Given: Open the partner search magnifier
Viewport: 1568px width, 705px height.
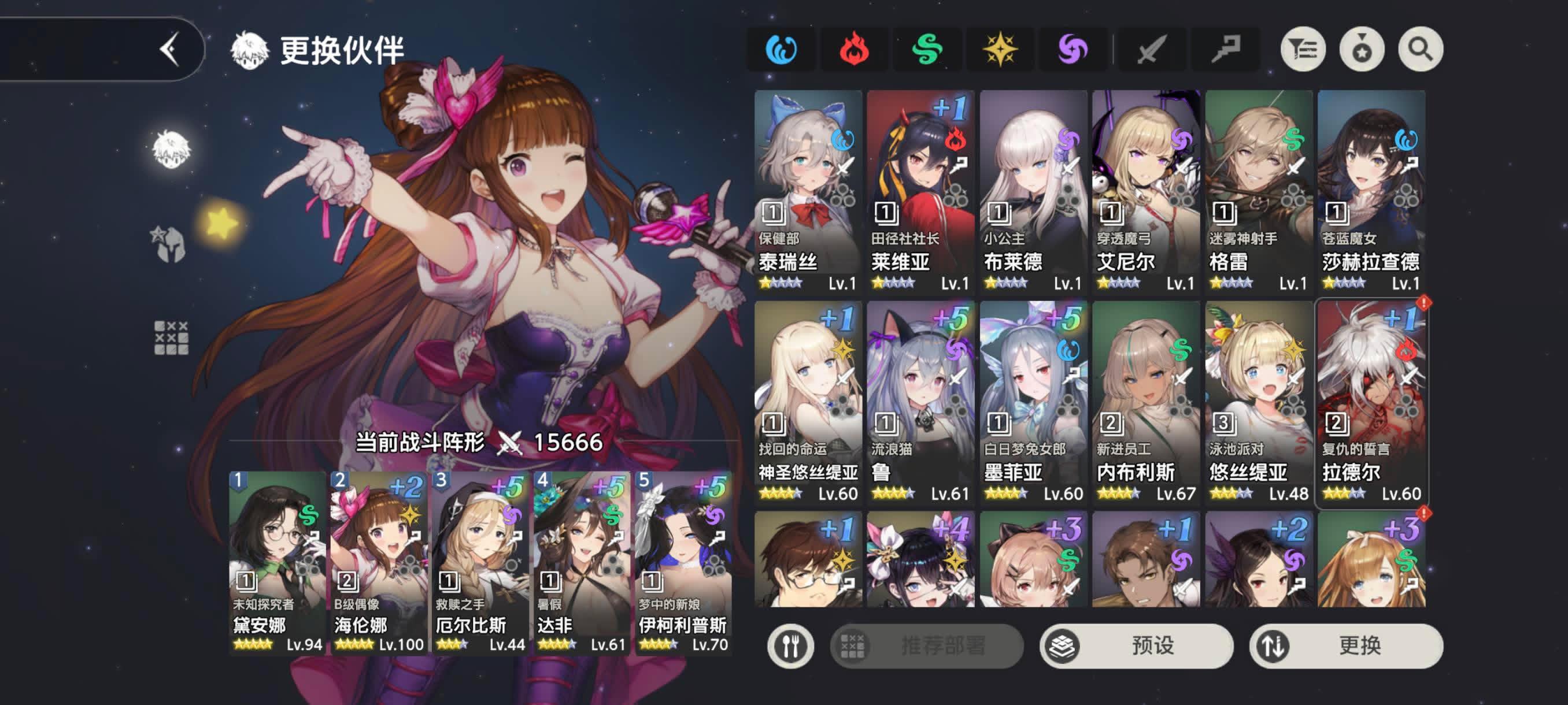Looking at the screenshot, I should [1420, 49].
